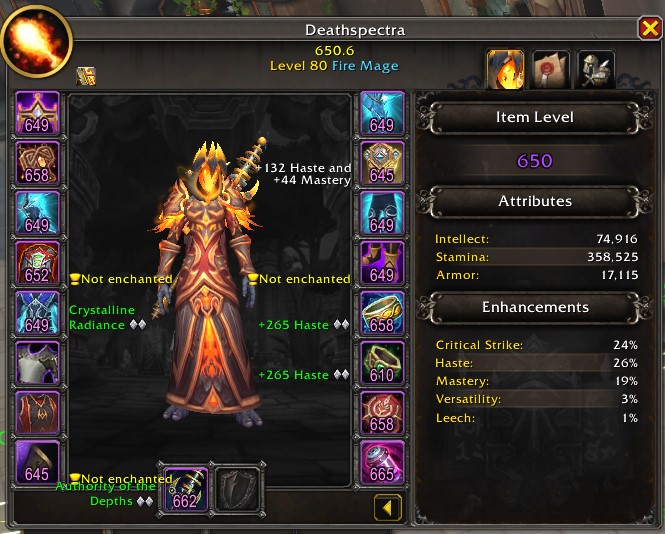665x534 pixels.
Task: Choose the chest armor slot with Crystalline Radiance
Action: pos(37,311)
